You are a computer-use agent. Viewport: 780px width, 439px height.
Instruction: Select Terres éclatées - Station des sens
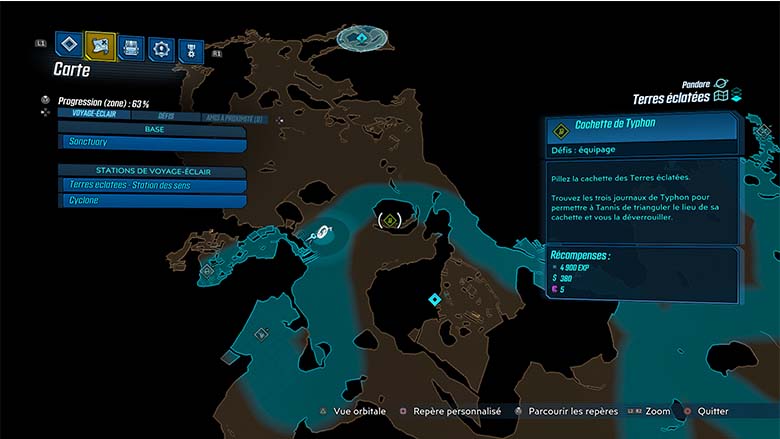click(x=152, y=185)
